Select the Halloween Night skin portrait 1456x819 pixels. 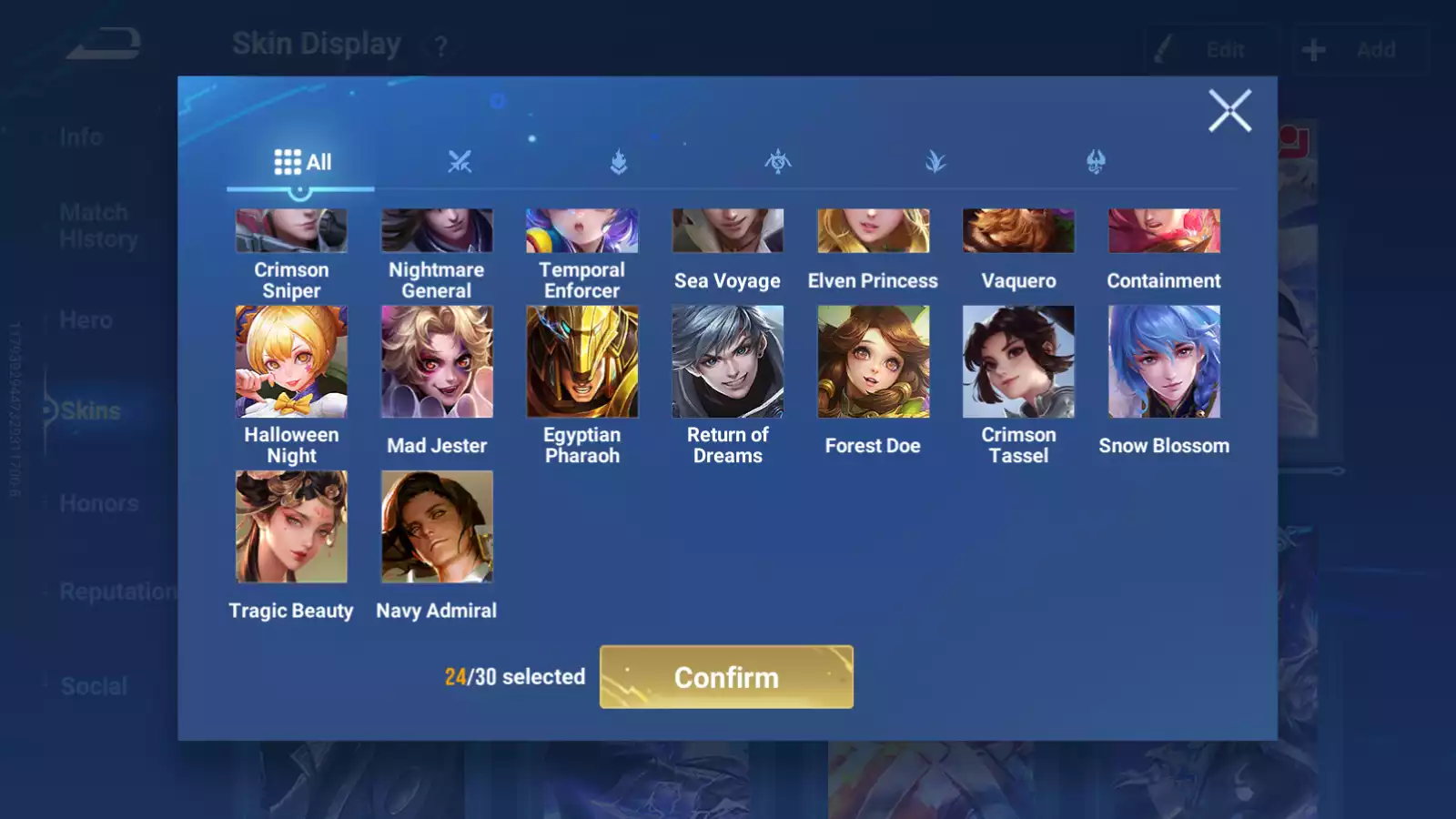(x=291, y=362)
